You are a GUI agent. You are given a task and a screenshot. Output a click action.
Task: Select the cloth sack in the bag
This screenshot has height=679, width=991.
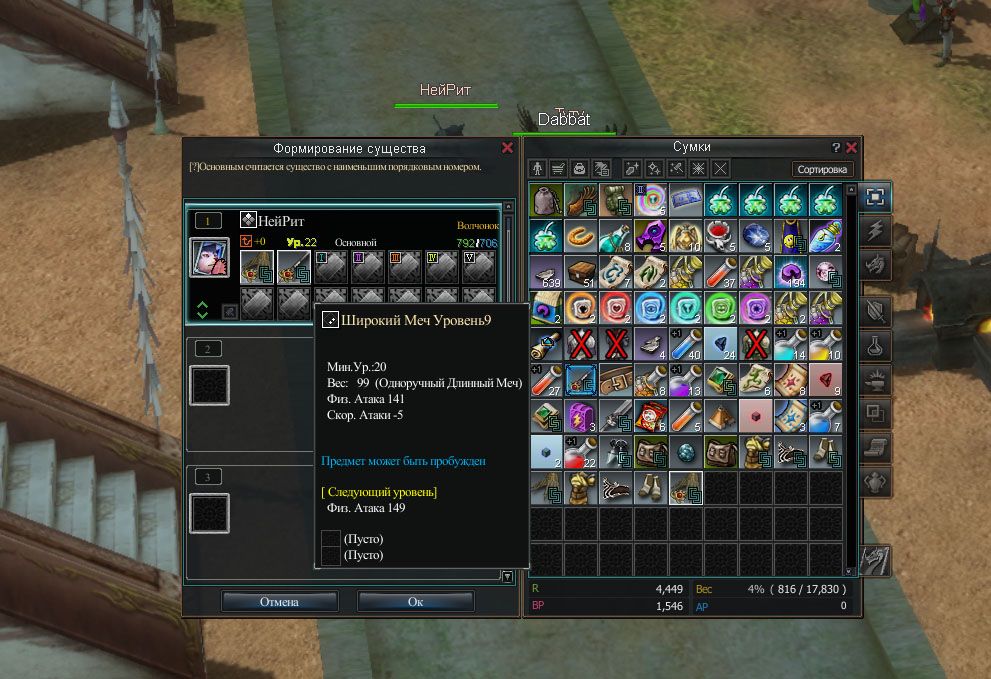[546, 200]
